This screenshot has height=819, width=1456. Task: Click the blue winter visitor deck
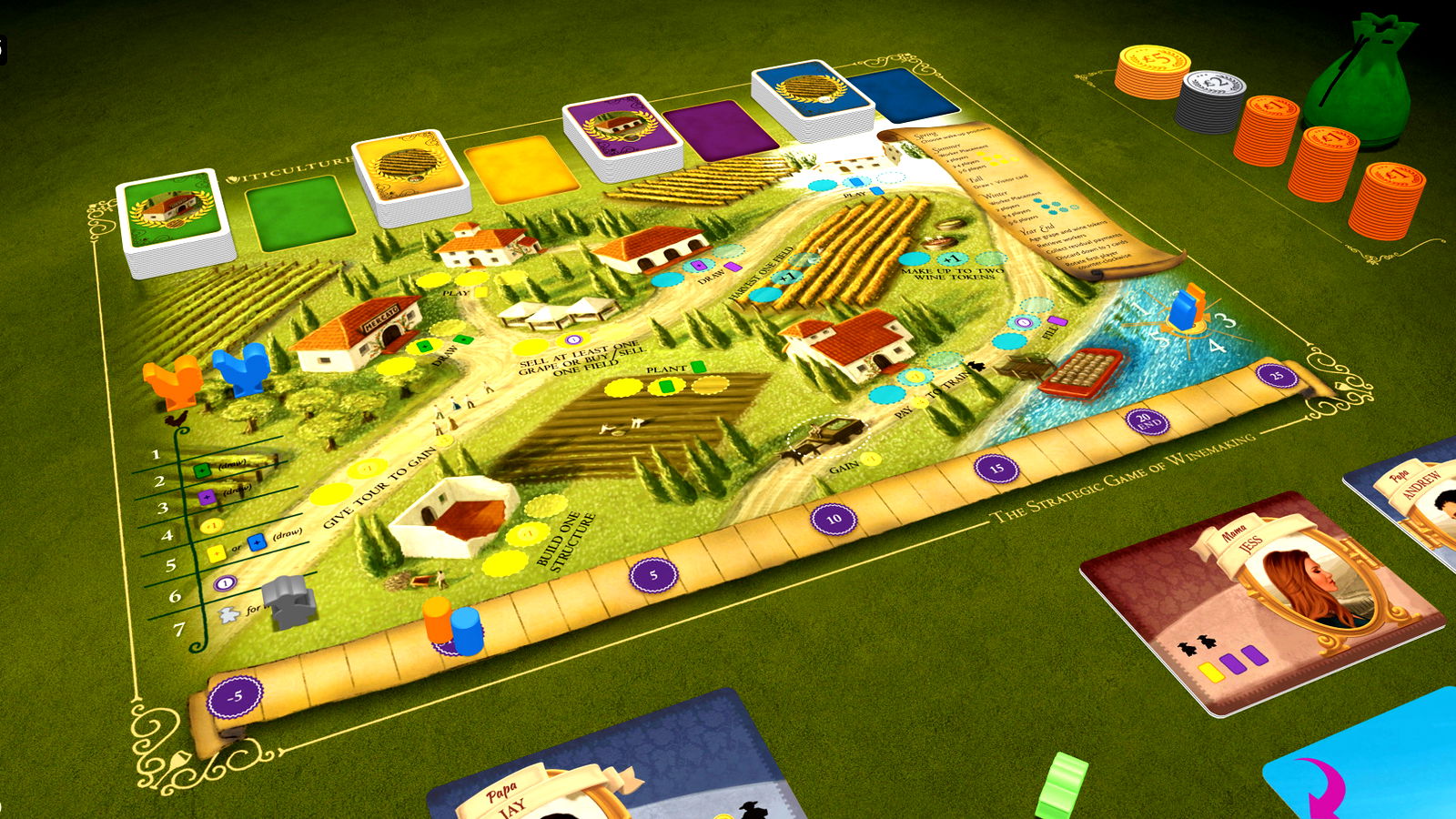(x=811, y=96)
